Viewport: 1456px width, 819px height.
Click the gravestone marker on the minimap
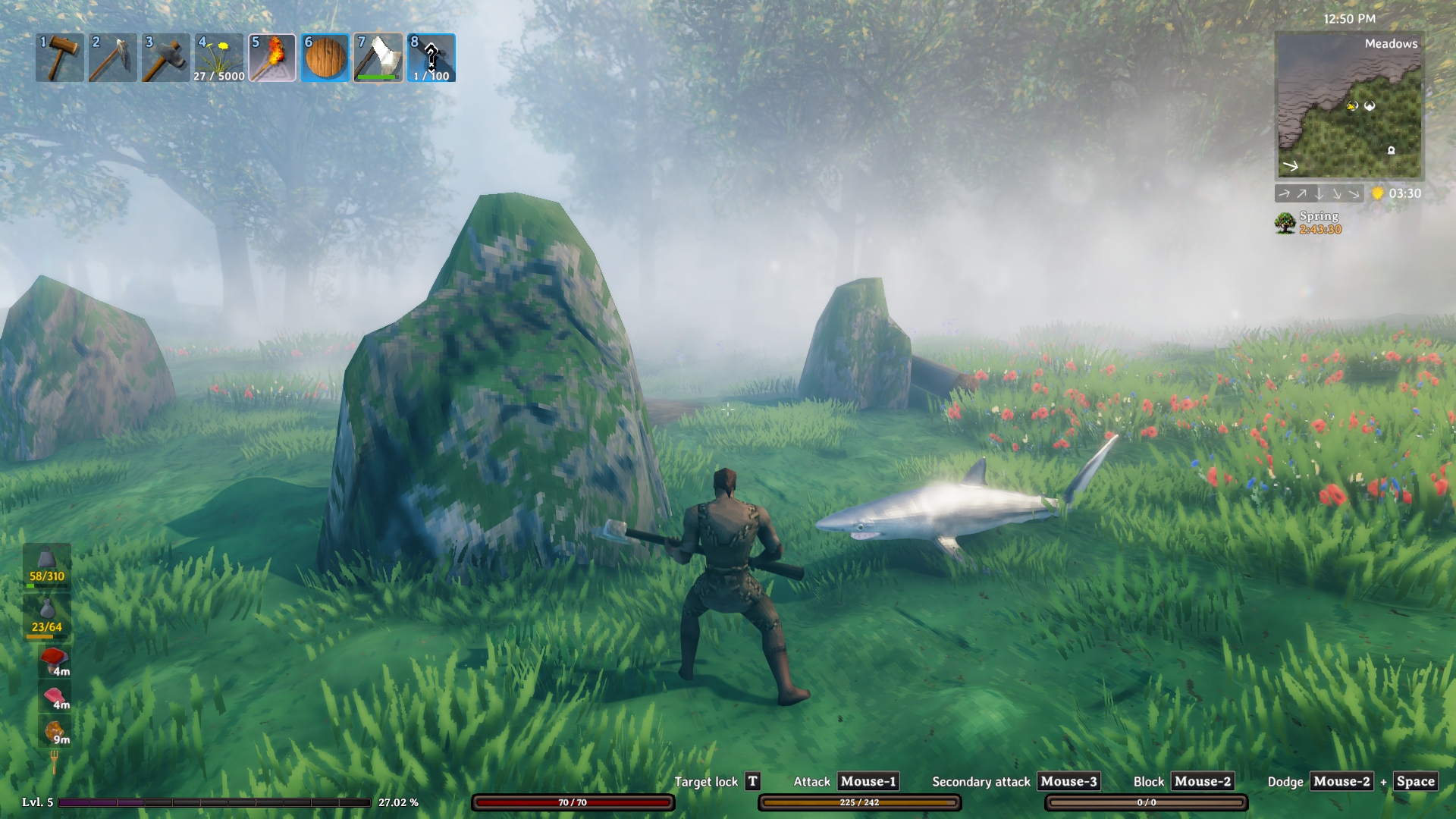[1391, 150]
